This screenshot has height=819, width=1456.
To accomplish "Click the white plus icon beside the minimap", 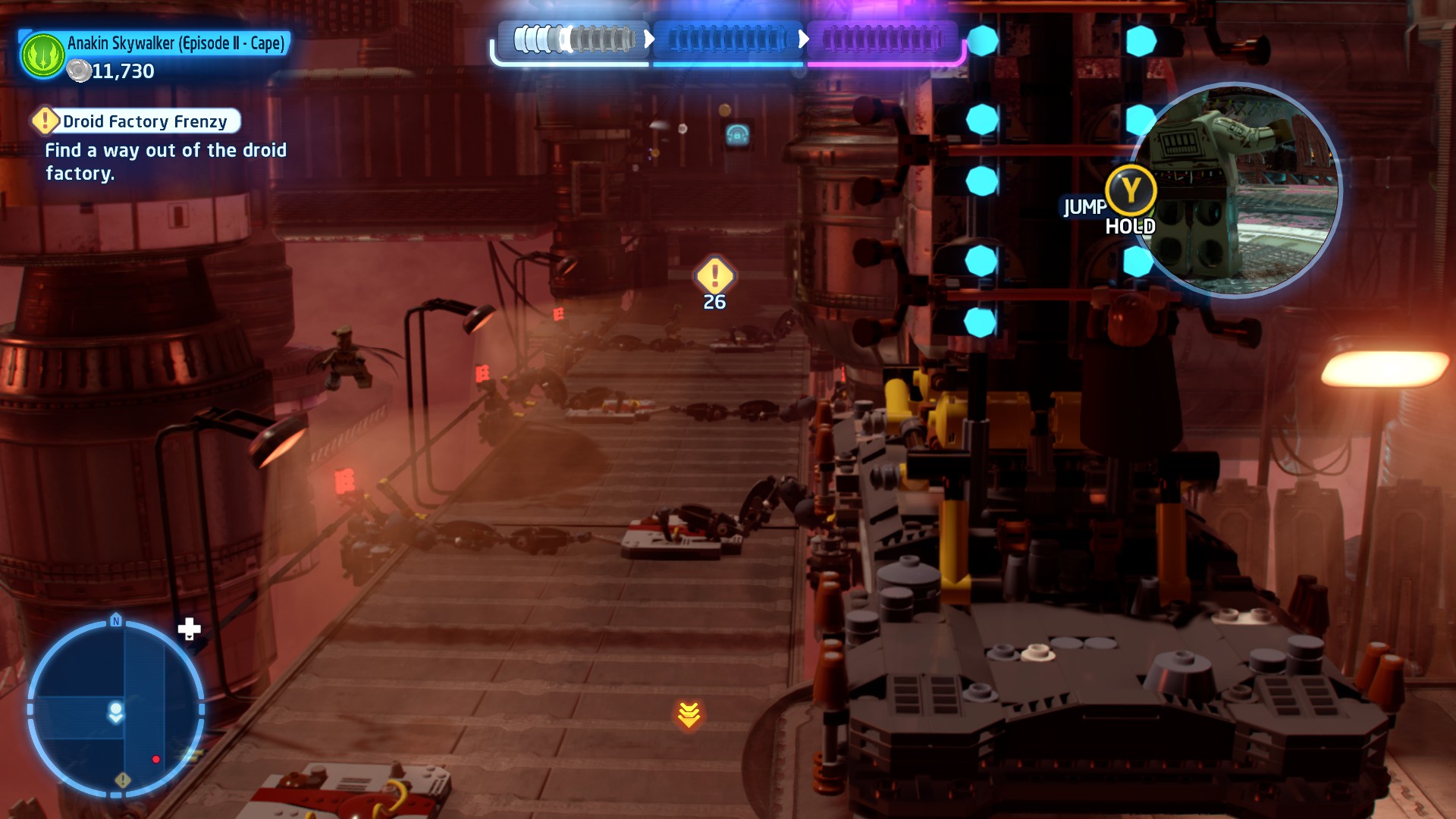I will point(189,629).
